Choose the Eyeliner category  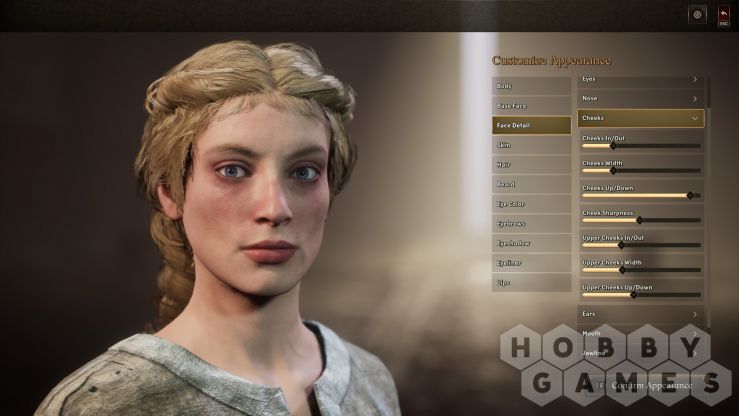[531, 263]
